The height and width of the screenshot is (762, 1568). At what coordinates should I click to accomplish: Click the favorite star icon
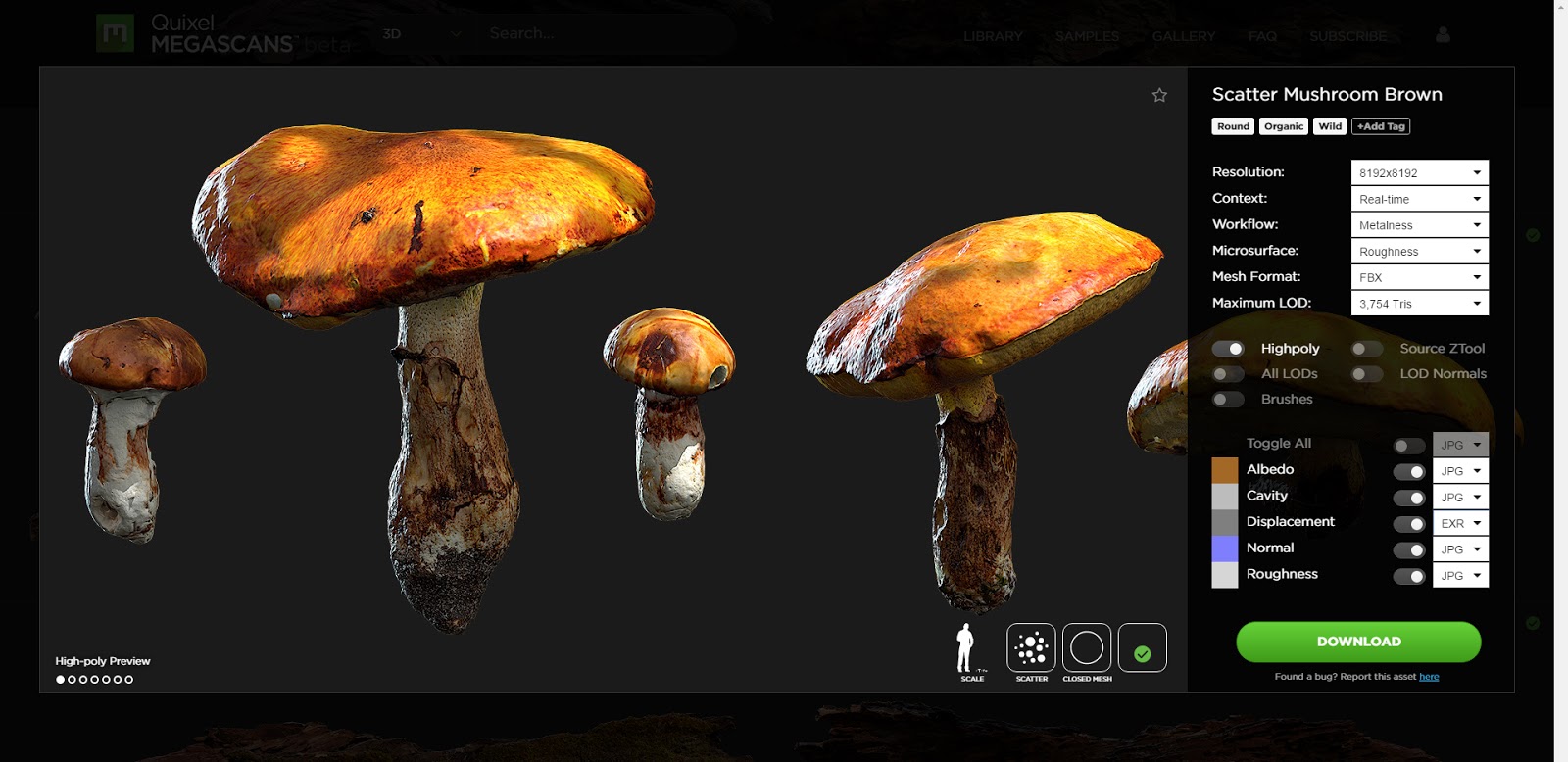tap(1160, 95)
